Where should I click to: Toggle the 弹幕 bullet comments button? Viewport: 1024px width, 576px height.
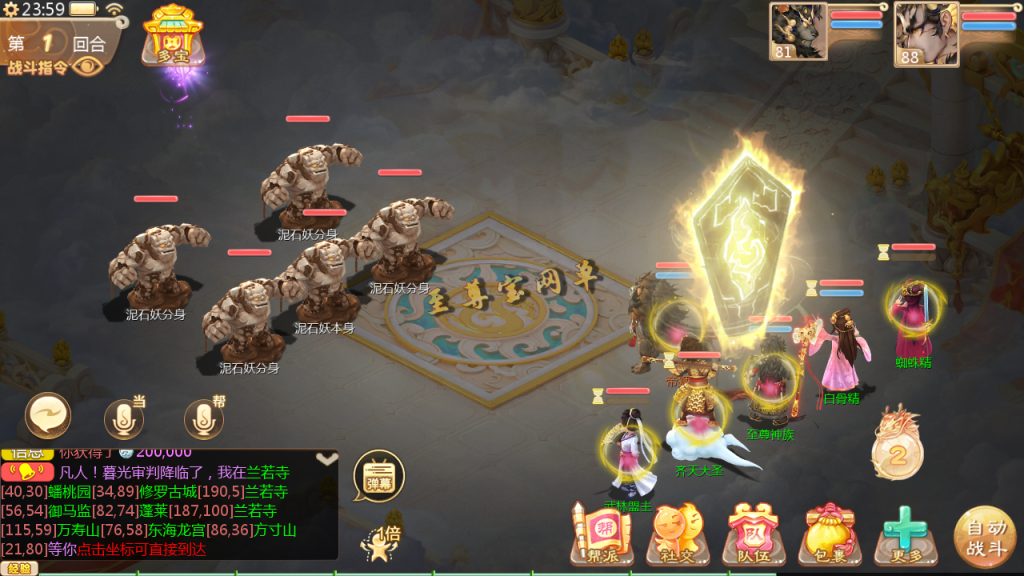coord(378,477)
